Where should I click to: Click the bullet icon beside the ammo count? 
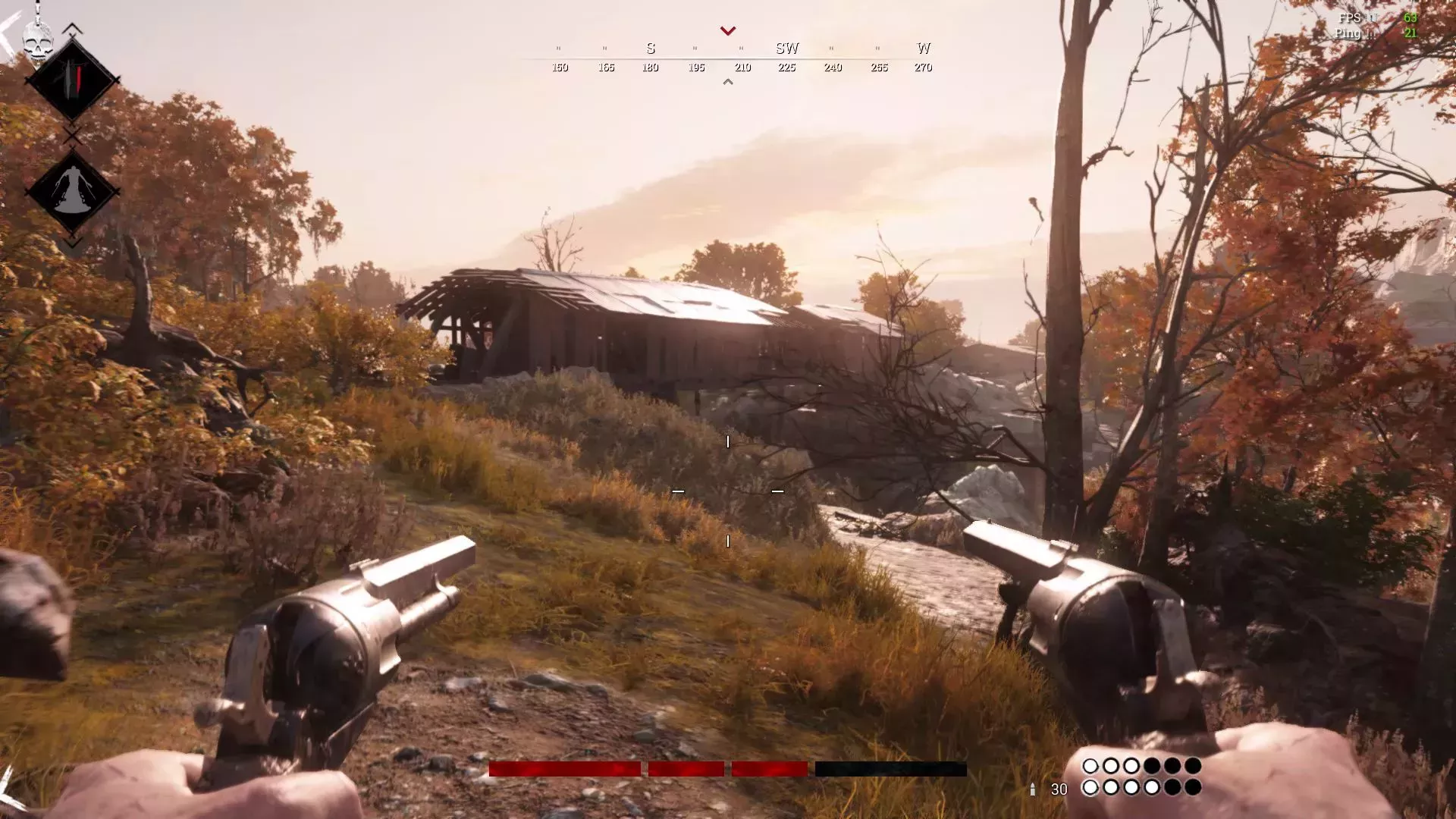pyautogui.click(x=1034, y=789)
